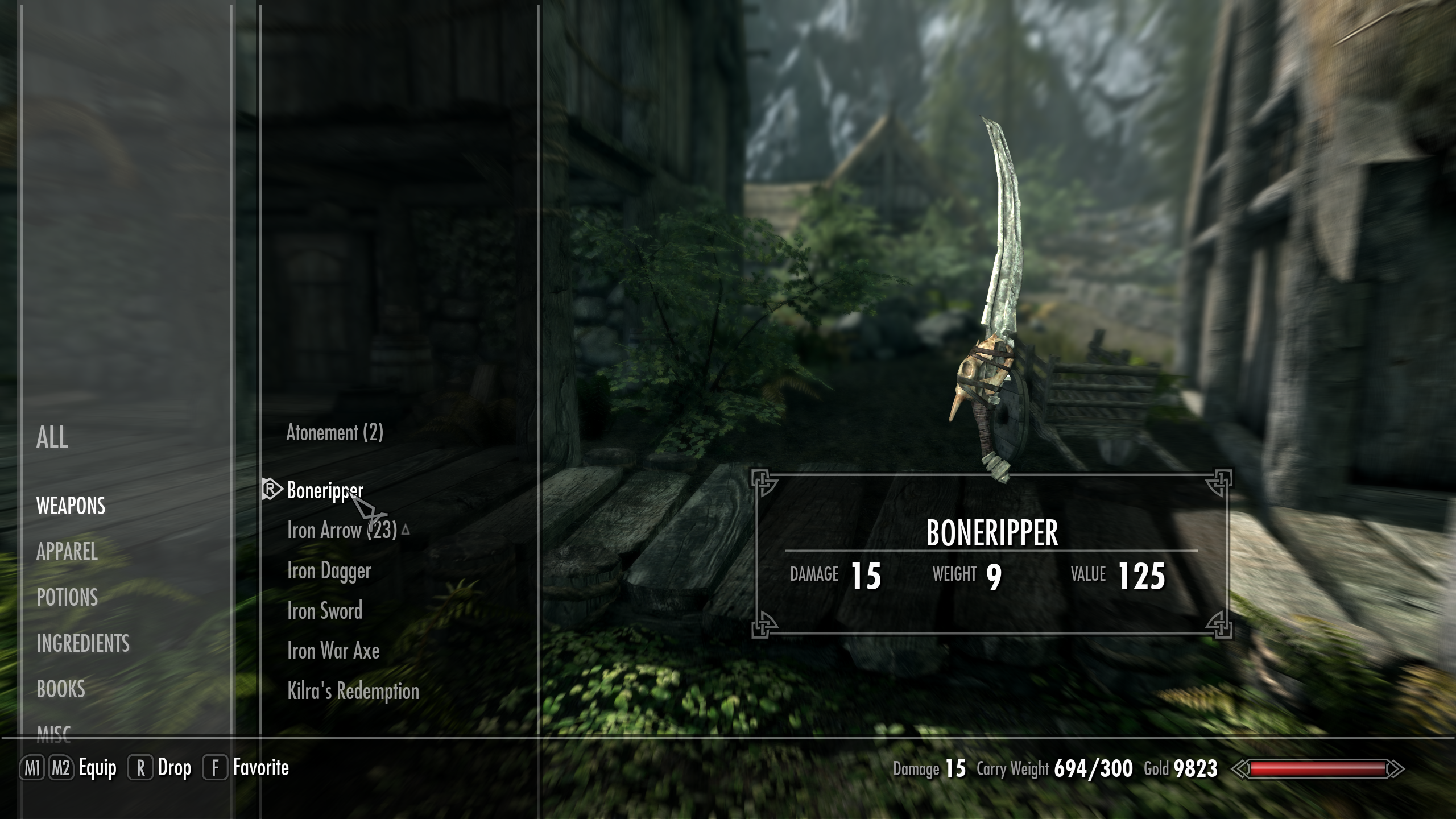Switch to the APPAREL category
Screen dimensions: 1456x819
tap(68, 551)
